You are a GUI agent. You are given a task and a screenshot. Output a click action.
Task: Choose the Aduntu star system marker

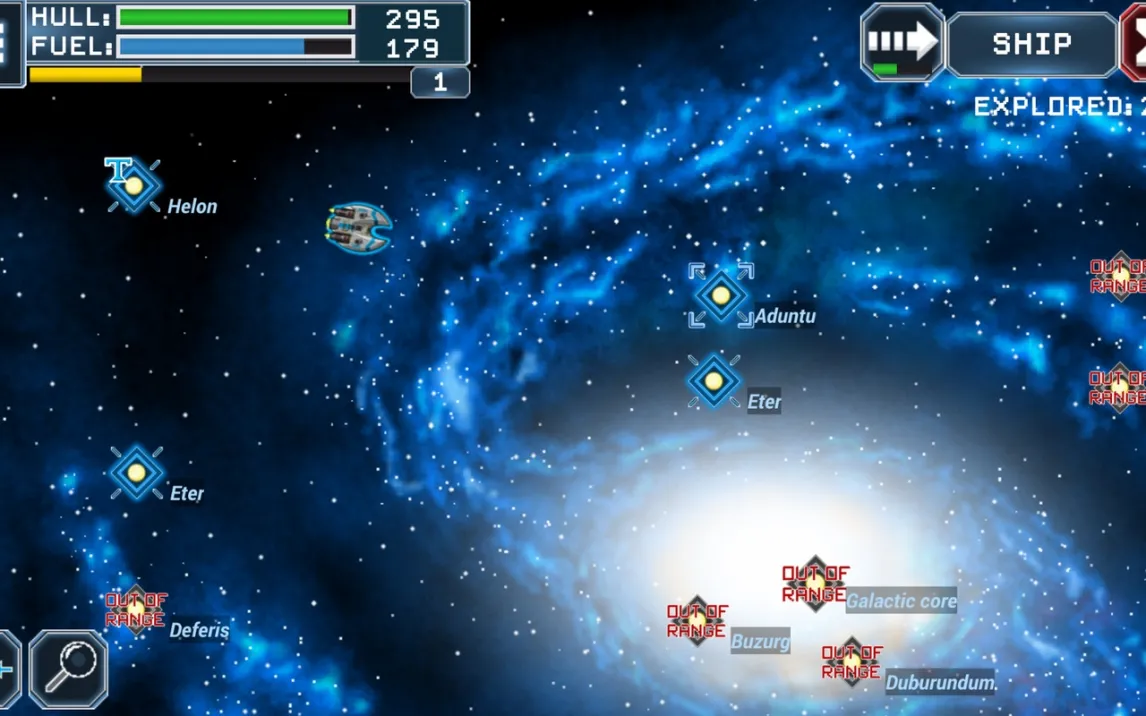[720, 295]
